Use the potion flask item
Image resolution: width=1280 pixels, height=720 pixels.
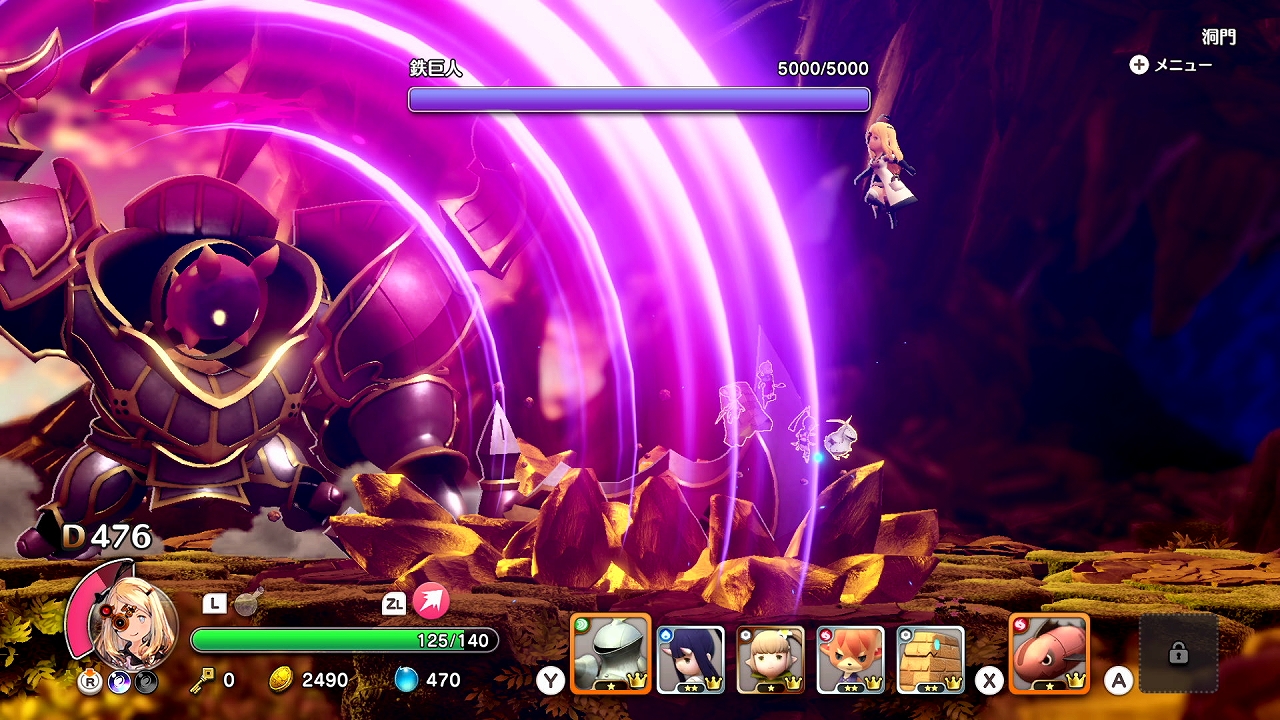246,603
